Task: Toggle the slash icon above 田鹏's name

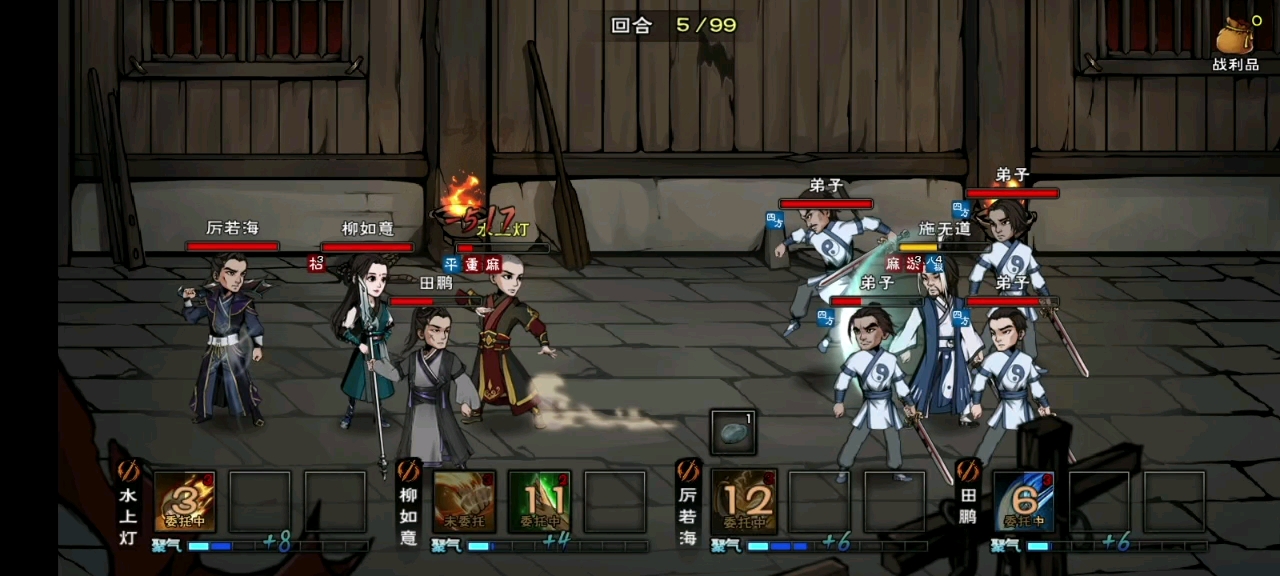Action: pos(968,471)
